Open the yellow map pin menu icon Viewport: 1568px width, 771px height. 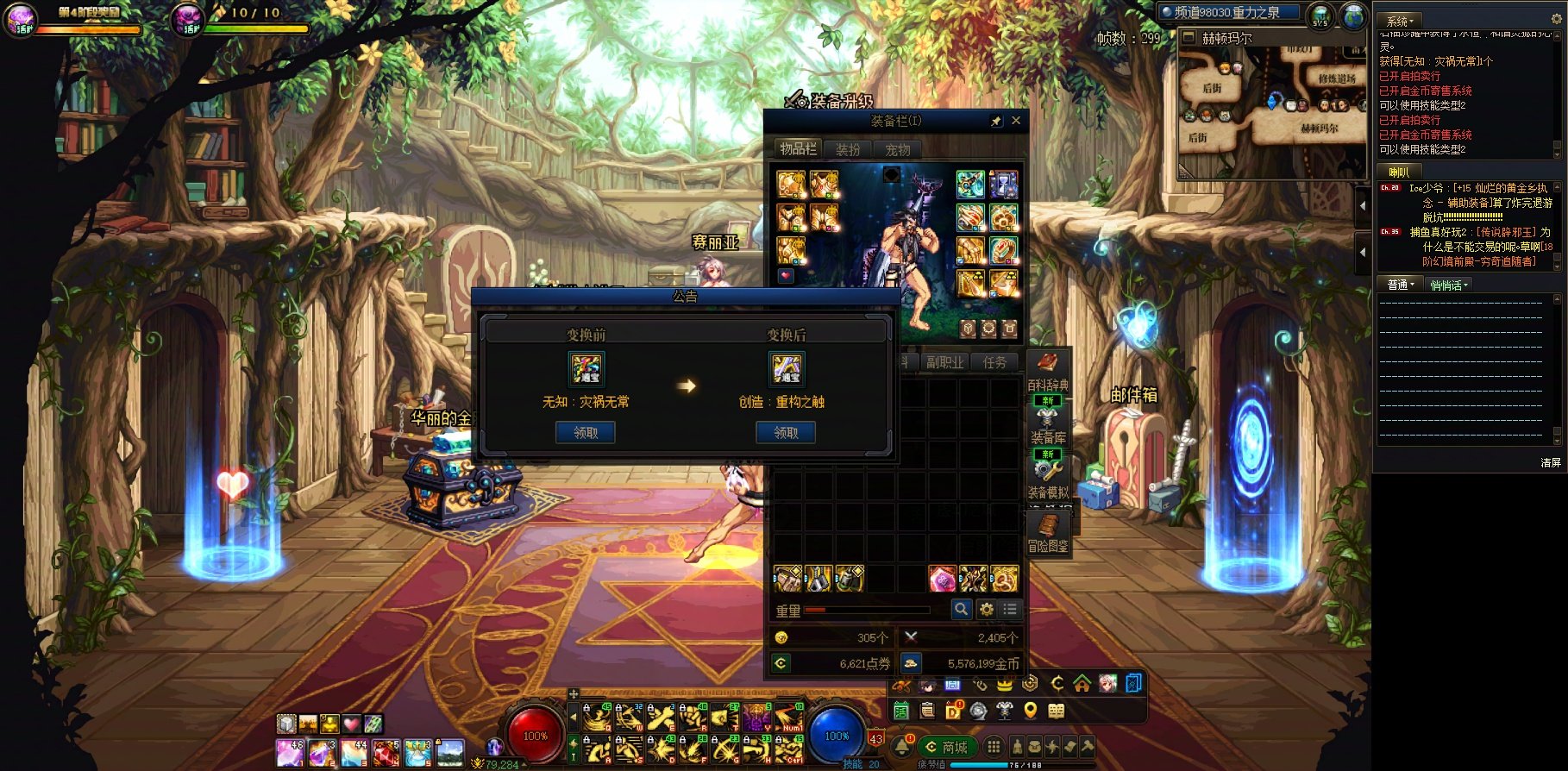[x=1030, y=711]
